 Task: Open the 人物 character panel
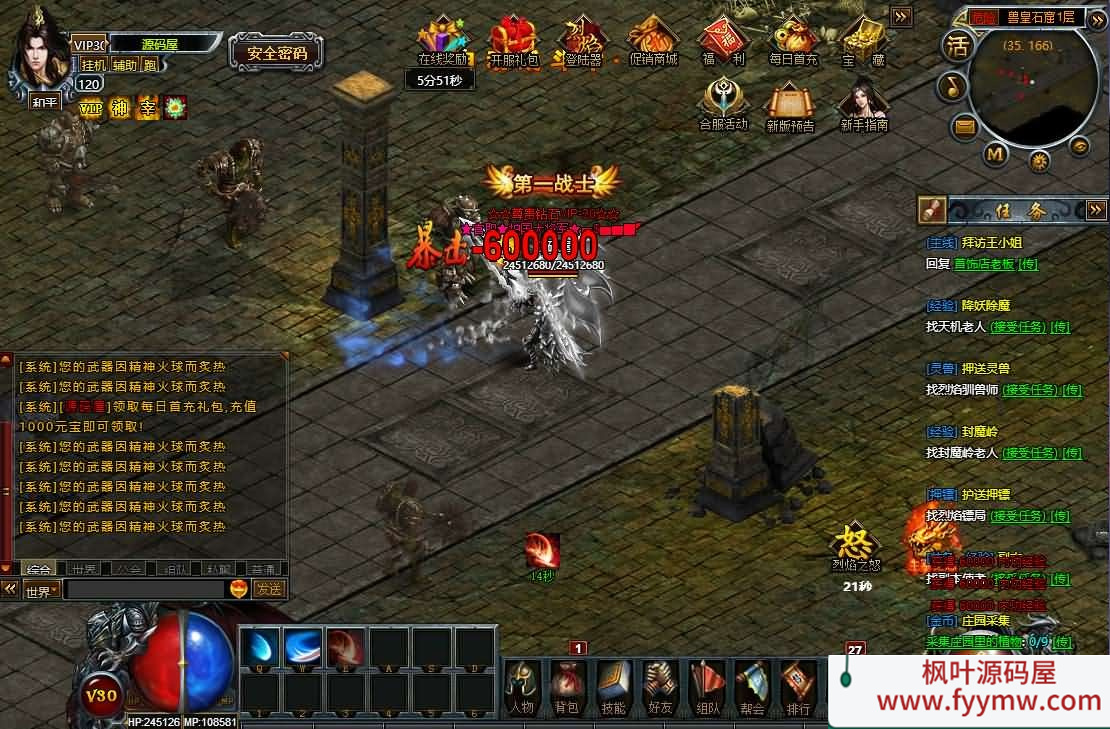(522, 686)
